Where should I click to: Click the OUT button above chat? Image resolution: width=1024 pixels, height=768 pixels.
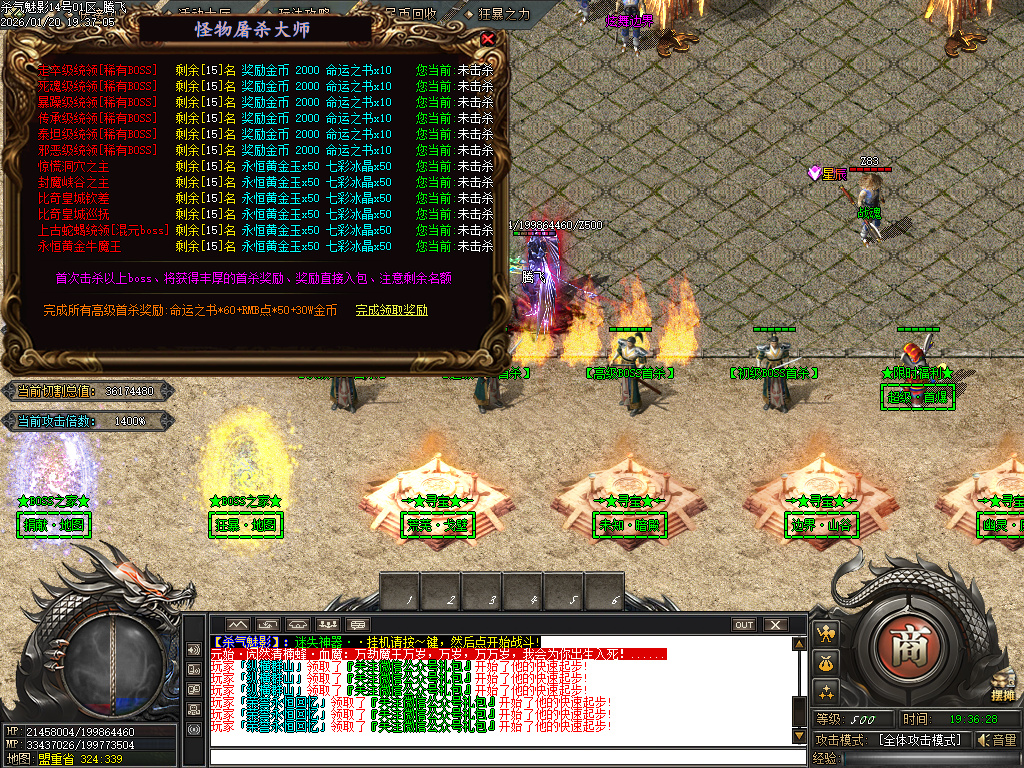tap(744, 625)
